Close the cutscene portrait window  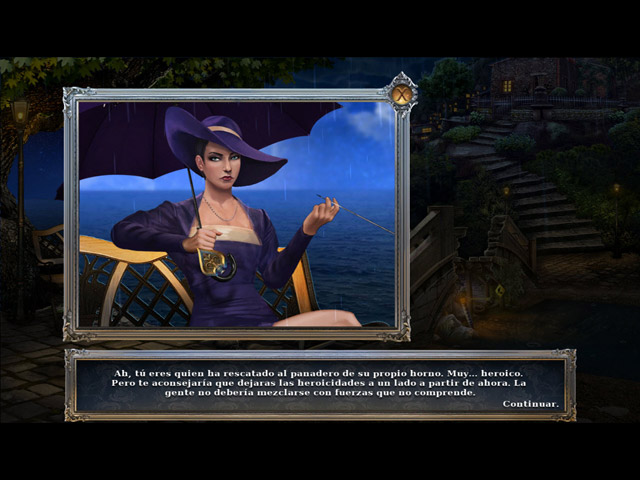[401, 95]
